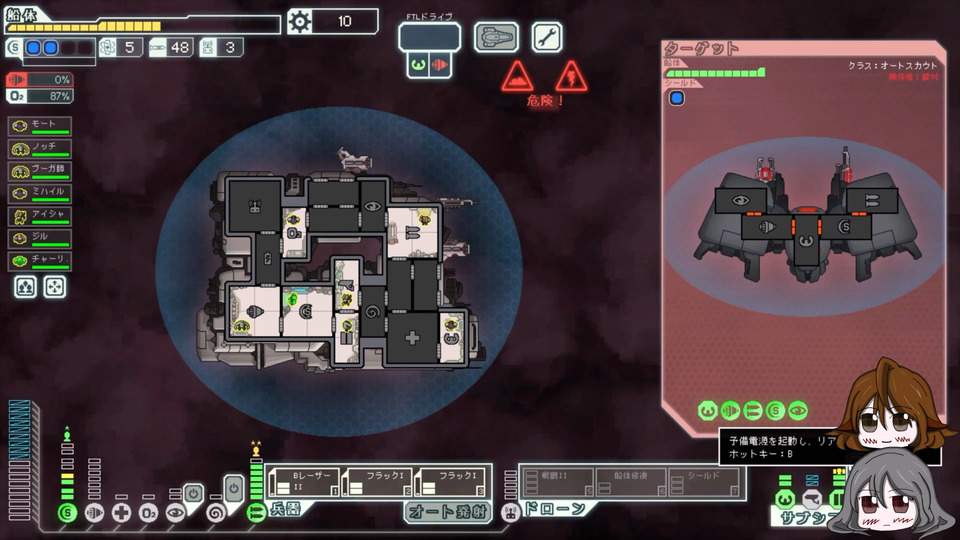Select the oxygen system power icon
This screenshot has width=960, height=540.
148,513
